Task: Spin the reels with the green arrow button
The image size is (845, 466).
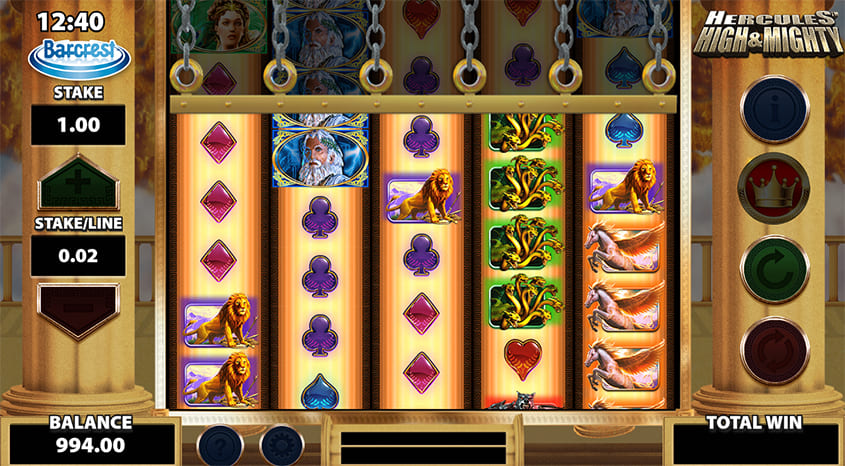Action: point(774,270)
